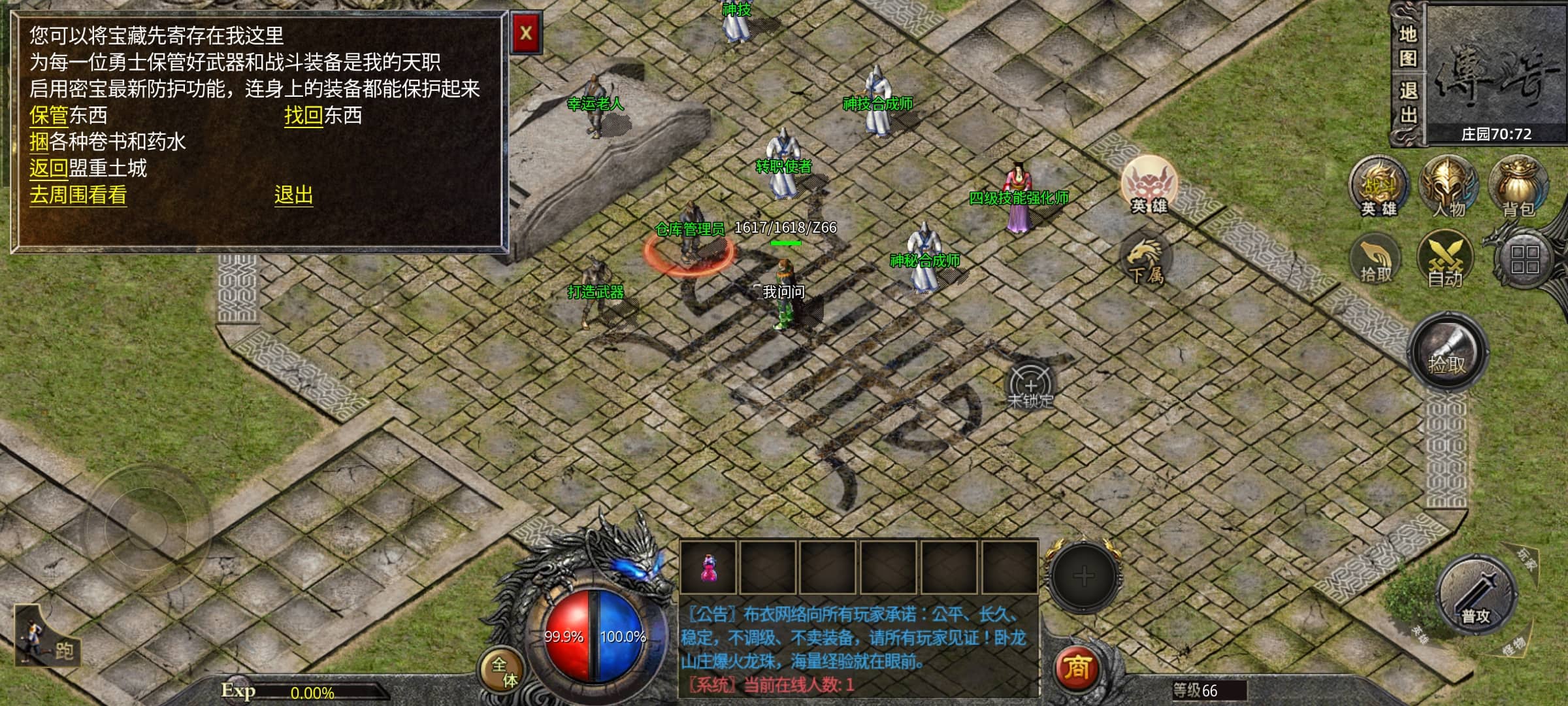Tap the small 拾取 hand icon
This screenshot has width=1568, height=706.
(x=1375, y=260)
